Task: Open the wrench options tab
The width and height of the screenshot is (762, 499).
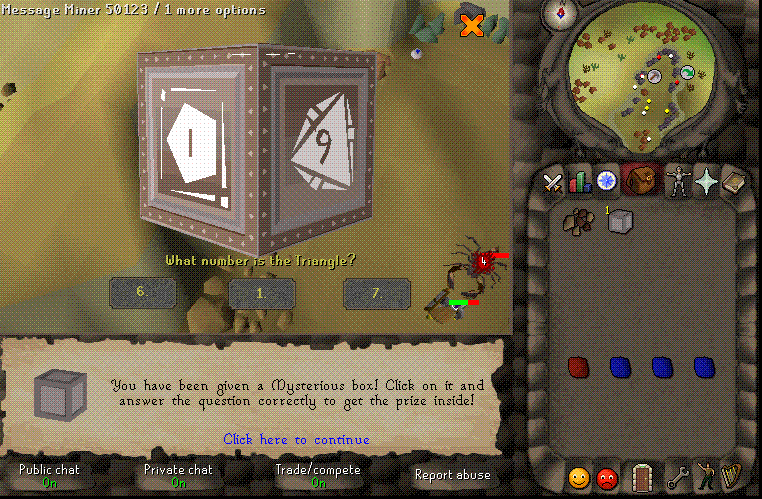Action: [679, 477]
